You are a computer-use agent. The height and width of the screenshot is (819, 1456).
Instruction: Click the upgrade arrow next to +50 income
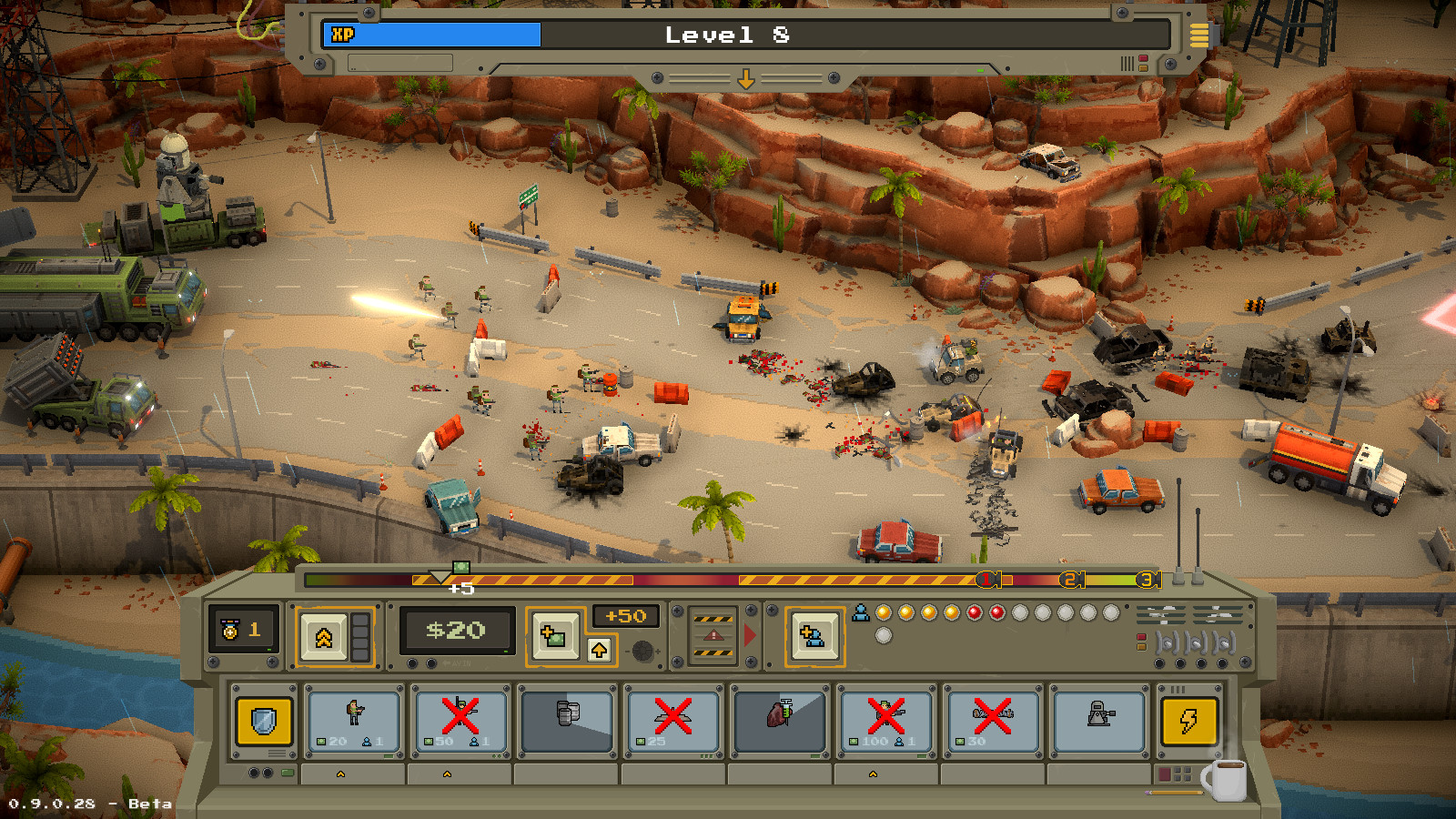coord(601,650)
